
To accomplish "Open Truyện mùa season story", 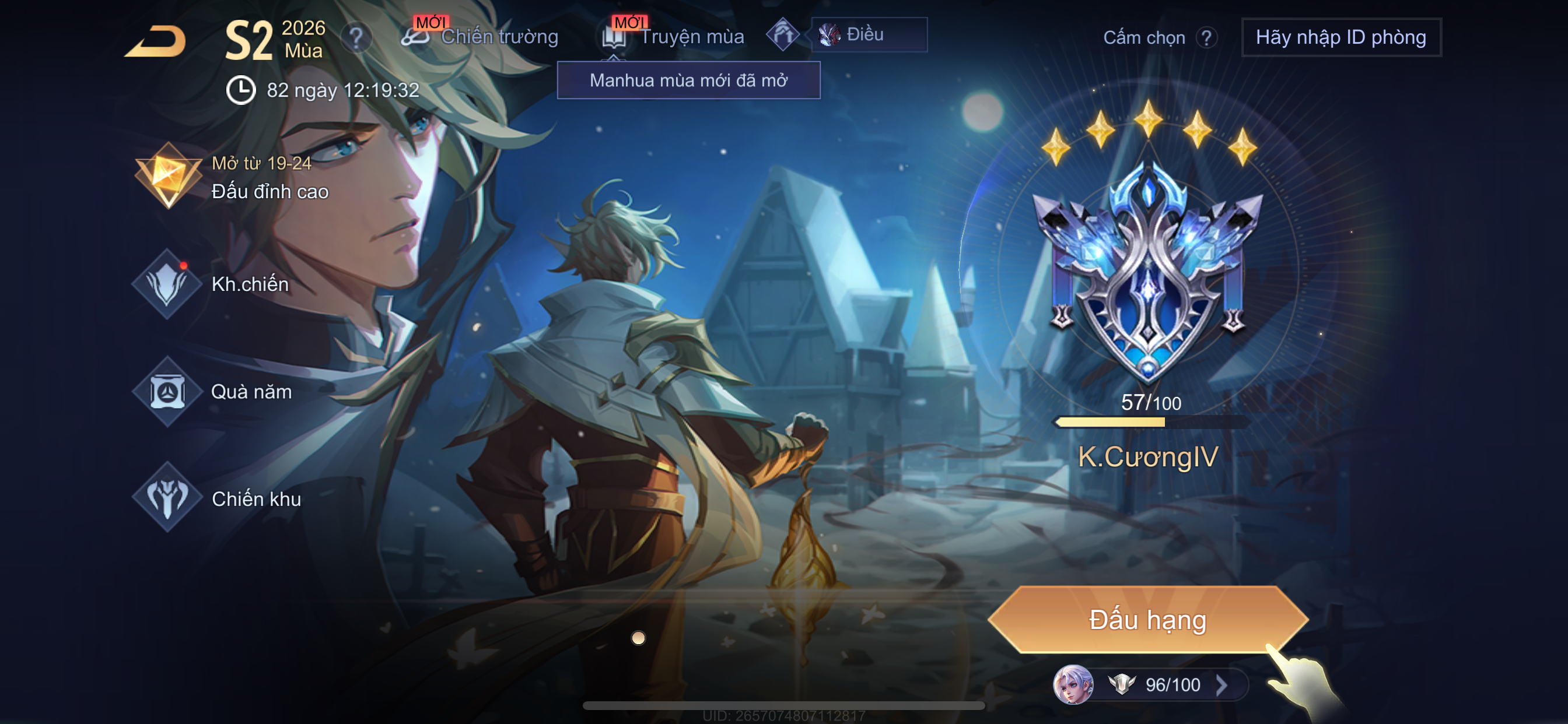I will coord(674,37).
